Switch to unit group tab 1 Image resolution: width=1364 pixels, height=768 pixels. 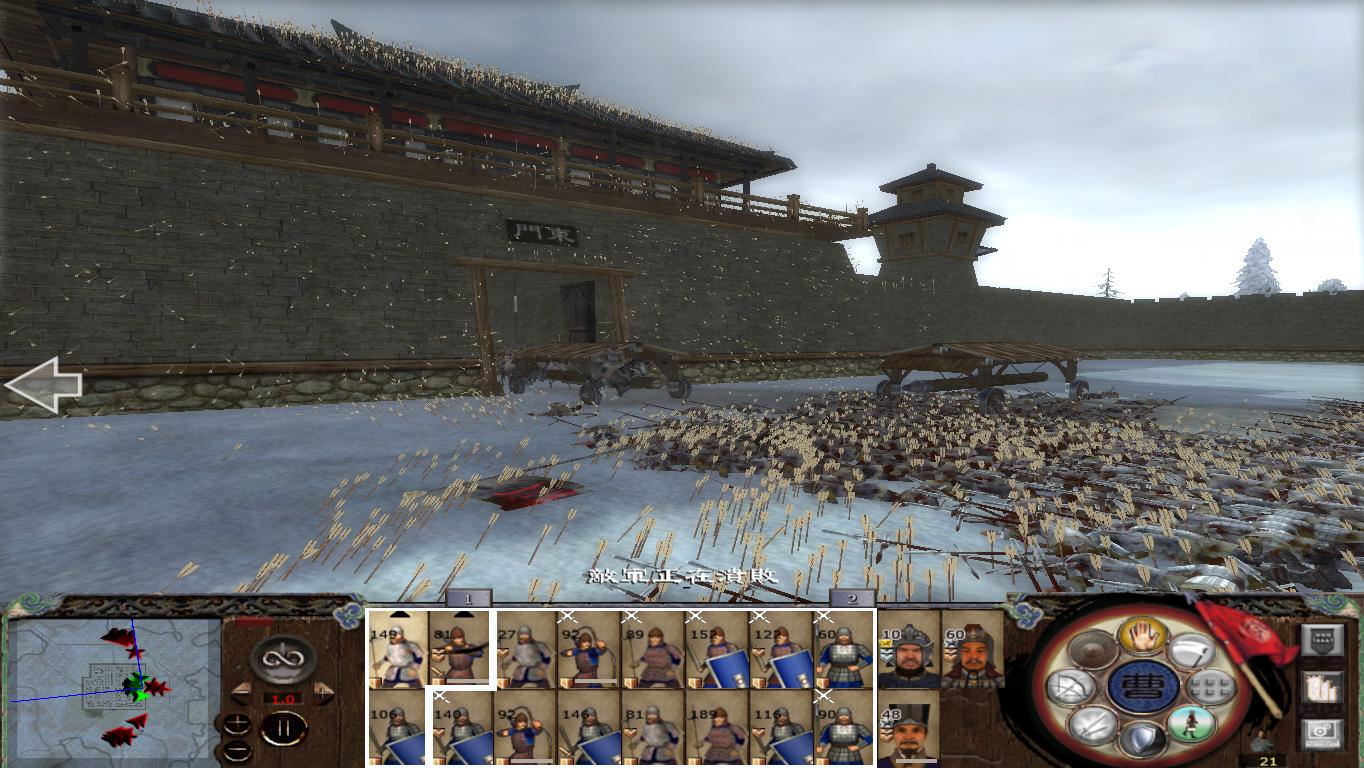click(468, 601)
